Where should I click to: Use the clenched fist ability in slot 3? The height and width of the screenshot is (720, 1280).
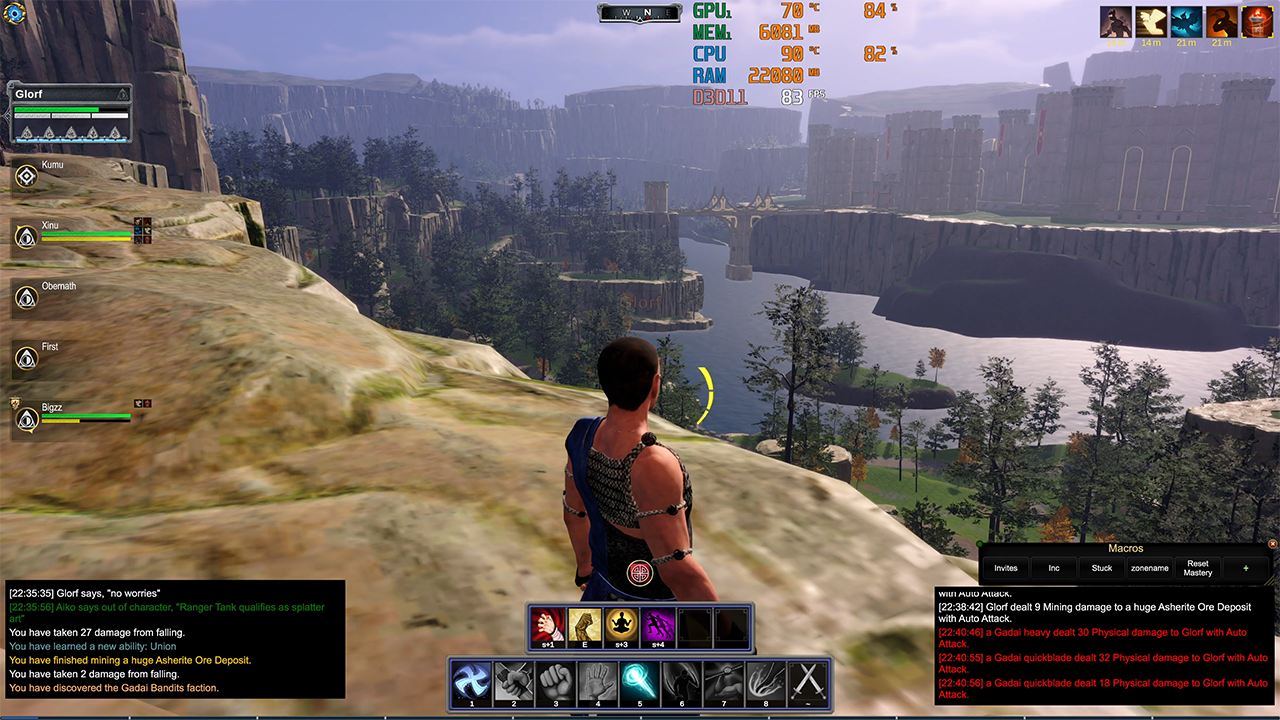pyautogui.click(x=554, y=681)
